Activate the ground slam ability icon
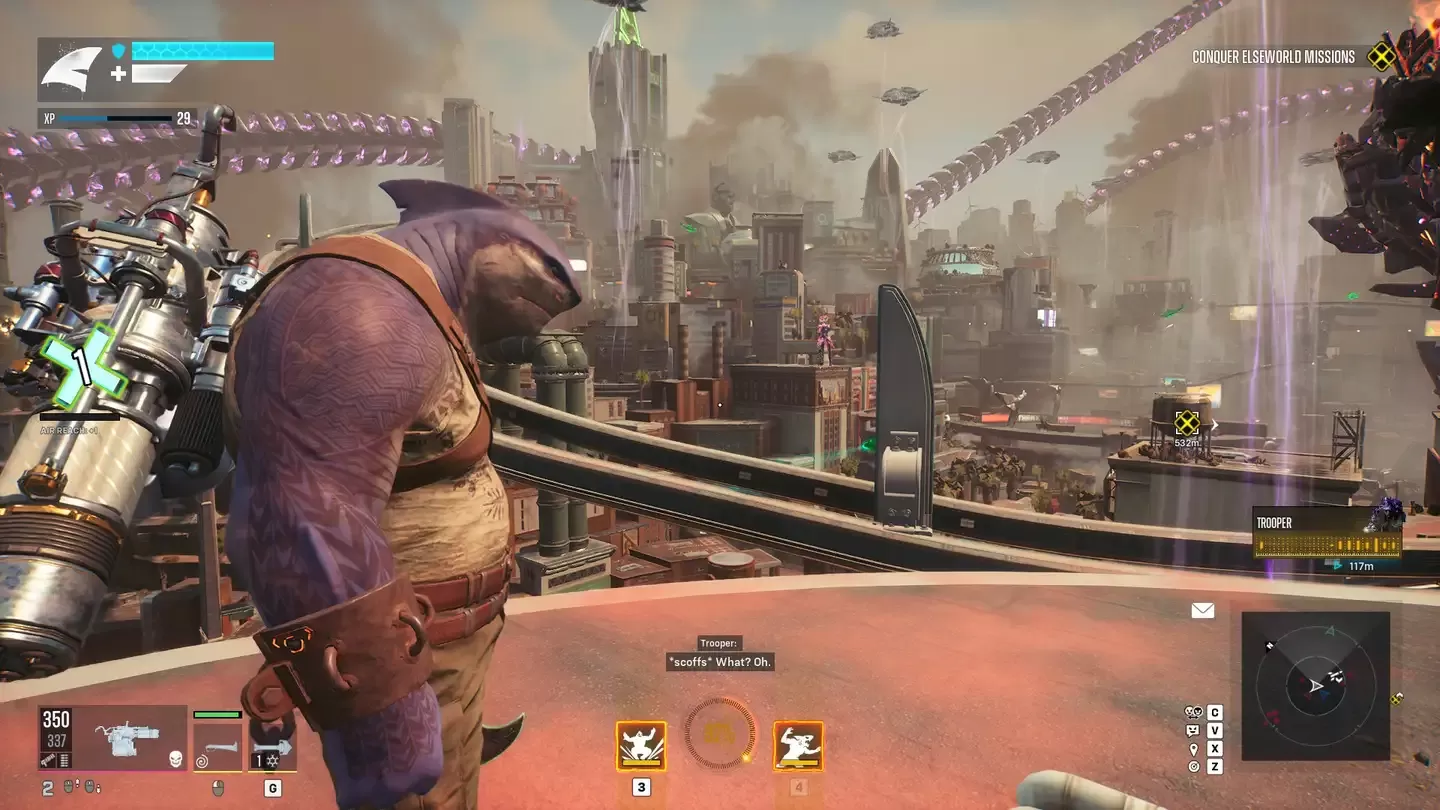This screenshot has width=1440, height=810. coord(641,746)
